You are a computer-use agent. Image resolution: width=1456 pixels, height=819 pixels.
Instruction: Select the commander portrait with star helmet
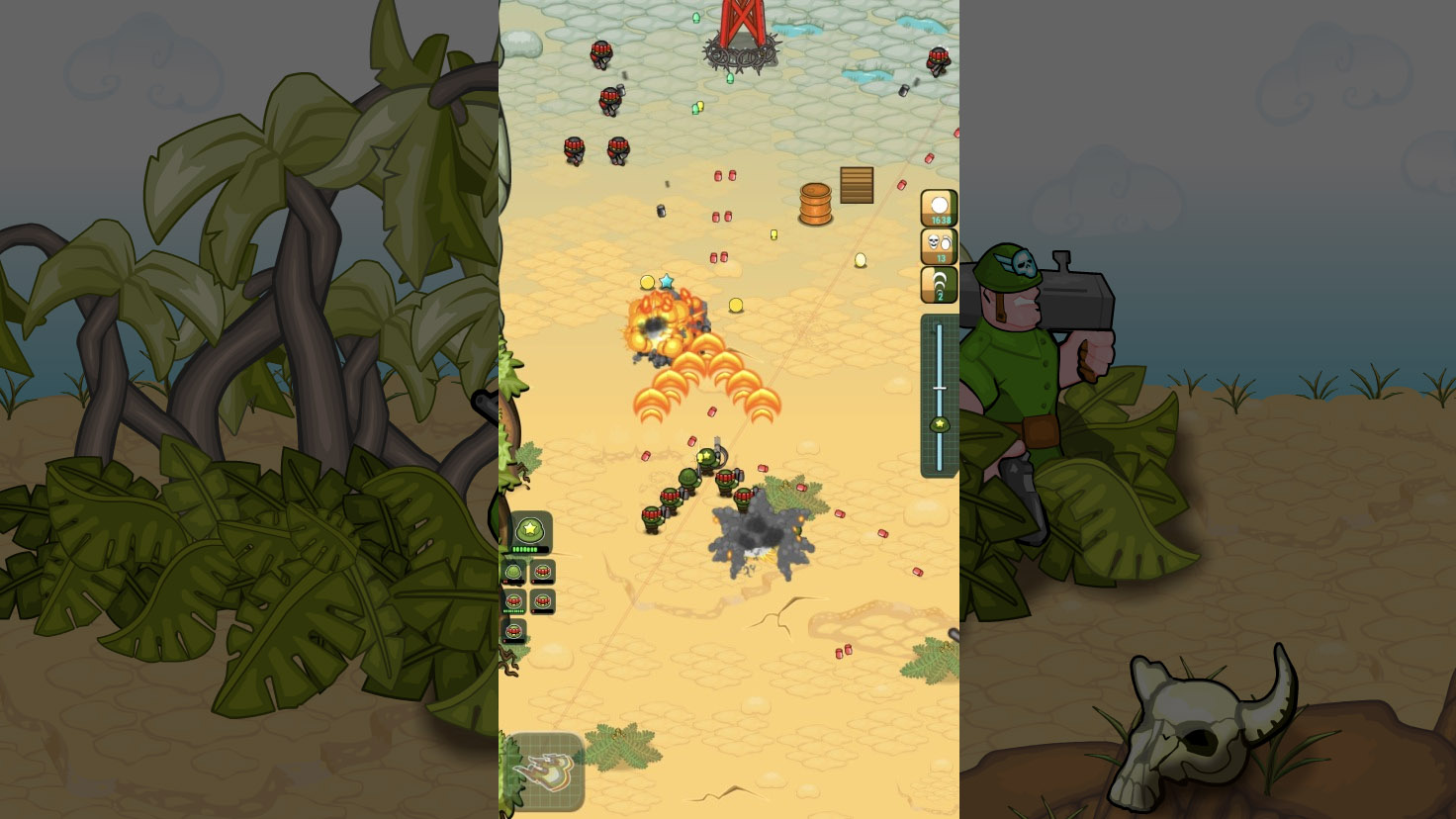point(529,529)
